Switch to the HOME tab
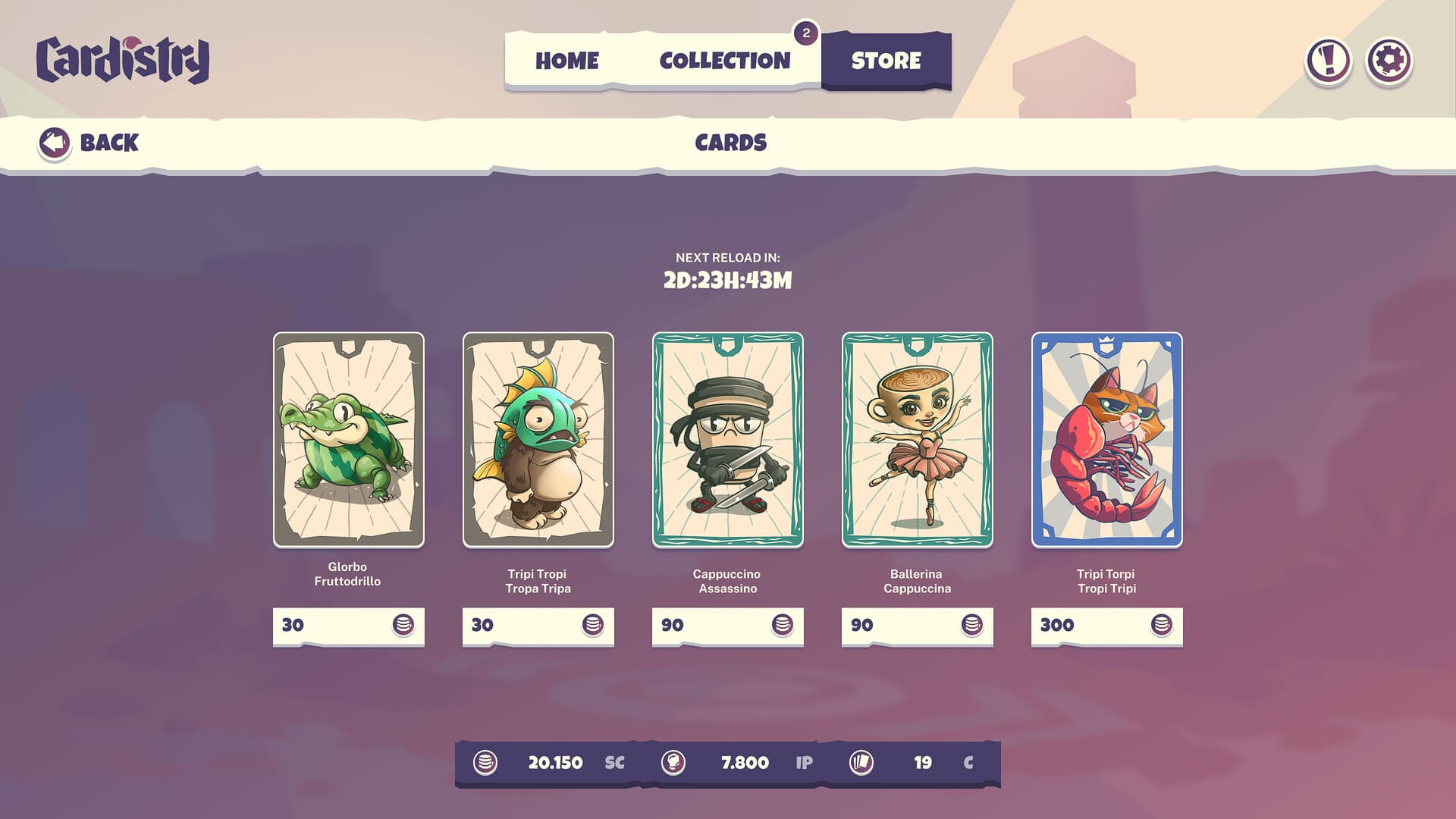The height and width of the screenshot is (819, 1456). click(x=567, y=61)
